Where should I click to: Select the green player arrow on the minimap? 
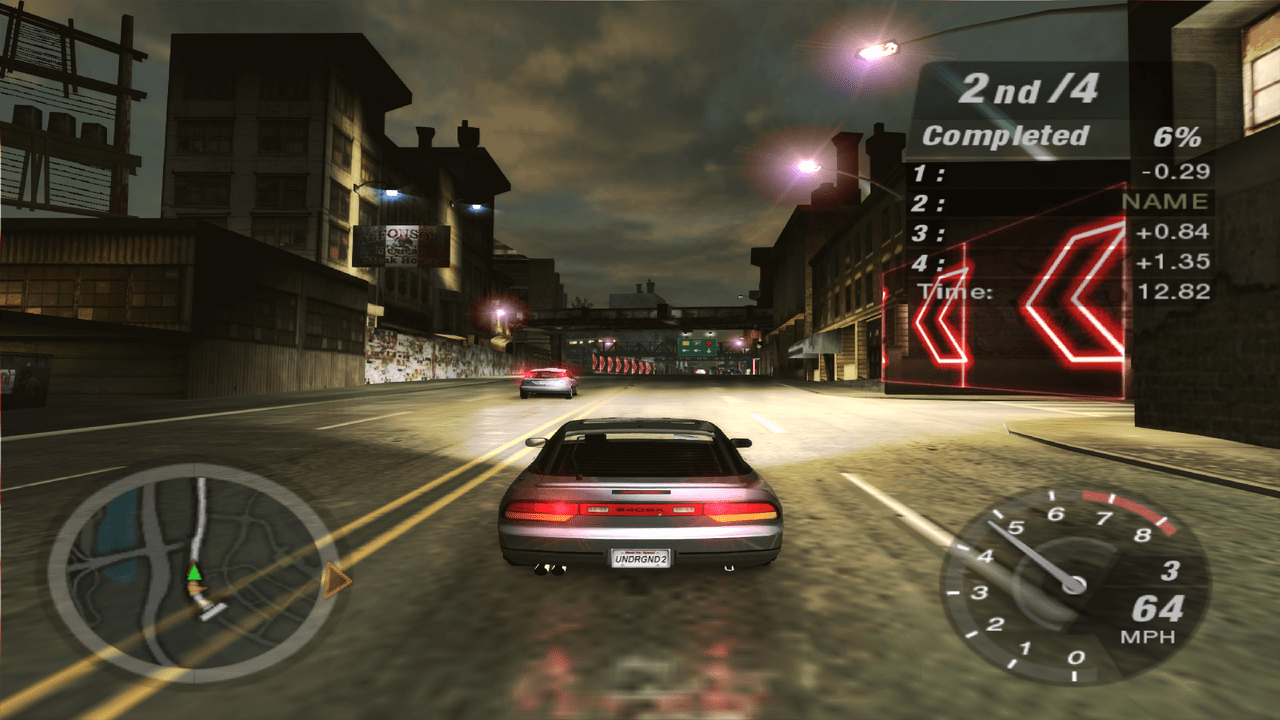[194, 572]
